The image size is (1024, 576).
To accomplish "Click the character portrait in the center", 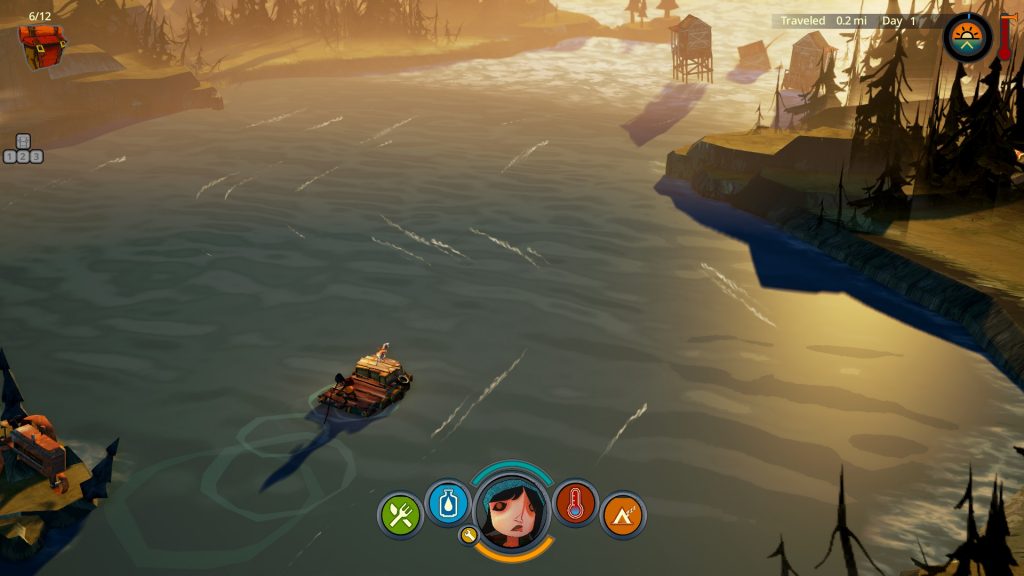I will pos(511,510).
